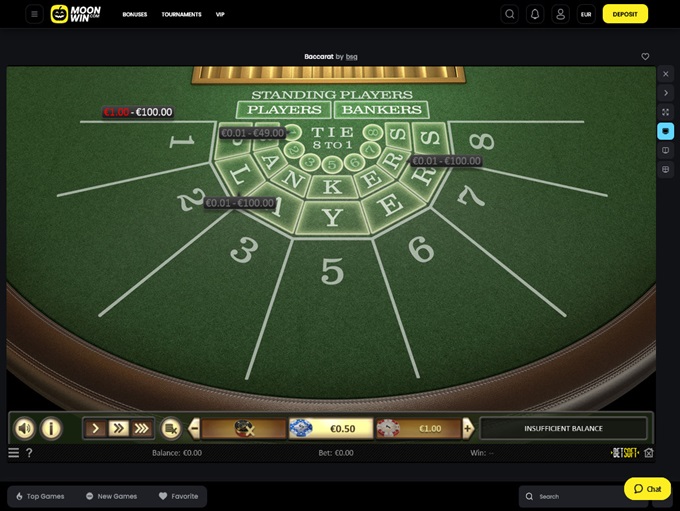Open the question mark help

point(29,453)
